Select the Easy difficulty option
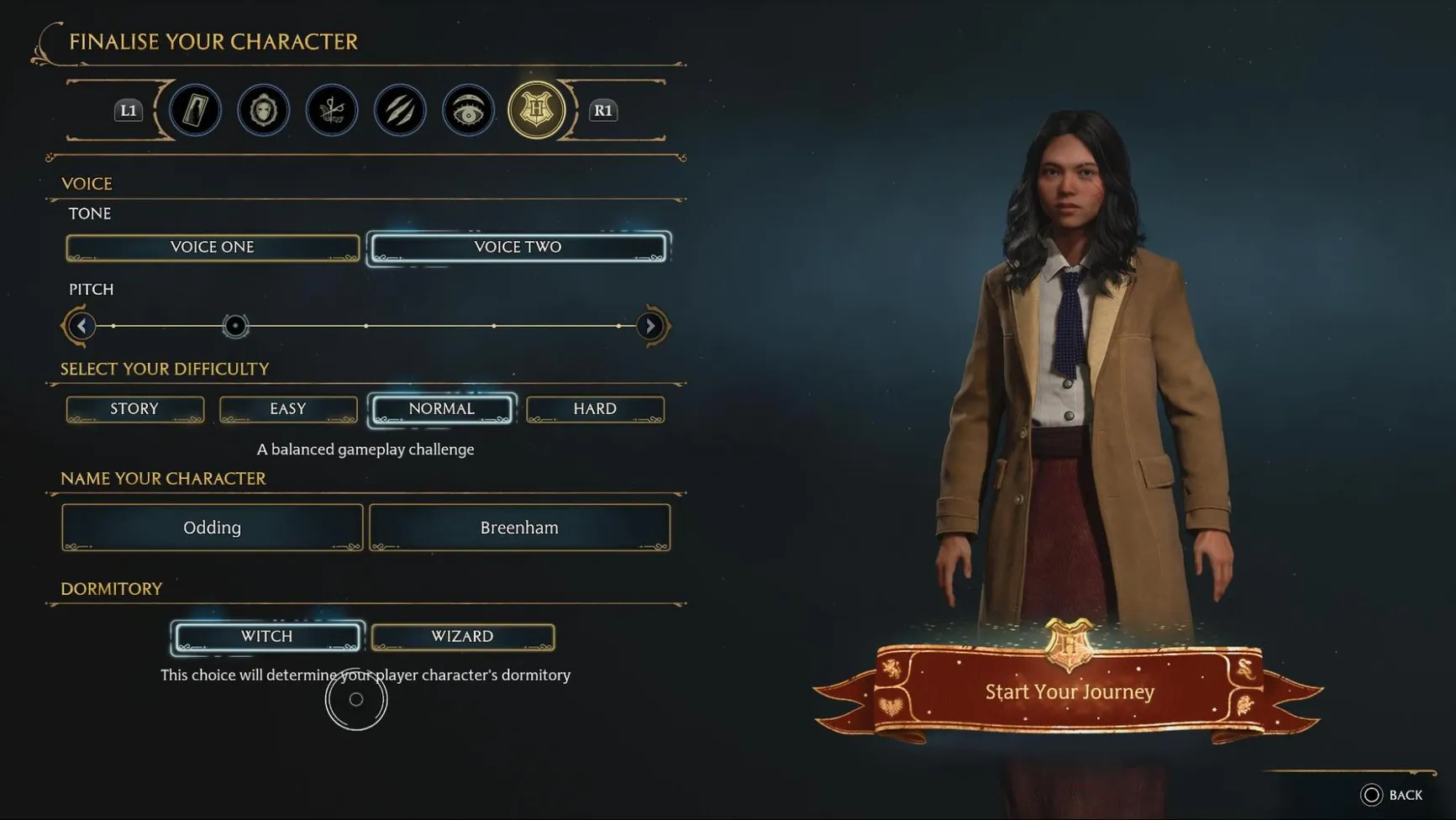The width and height of the screenshot is (1456, 820). pos(287,408)
